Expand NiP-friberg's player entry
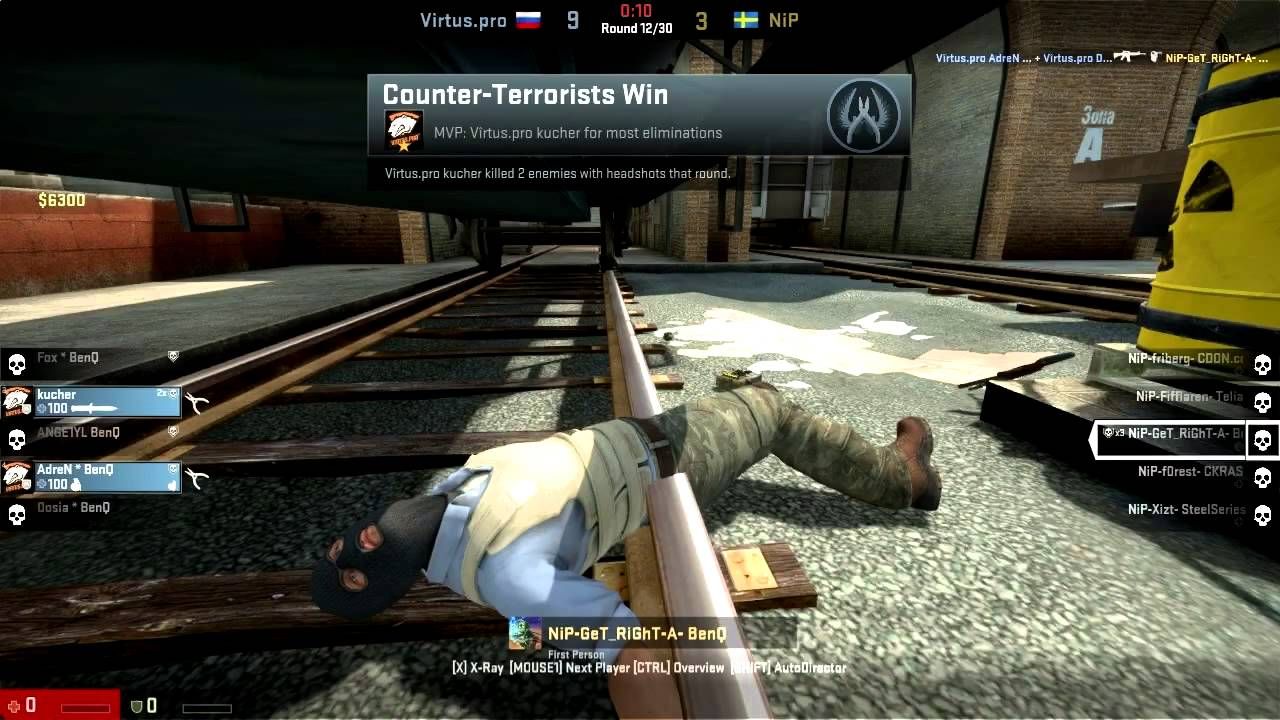 click(1185, 358)
